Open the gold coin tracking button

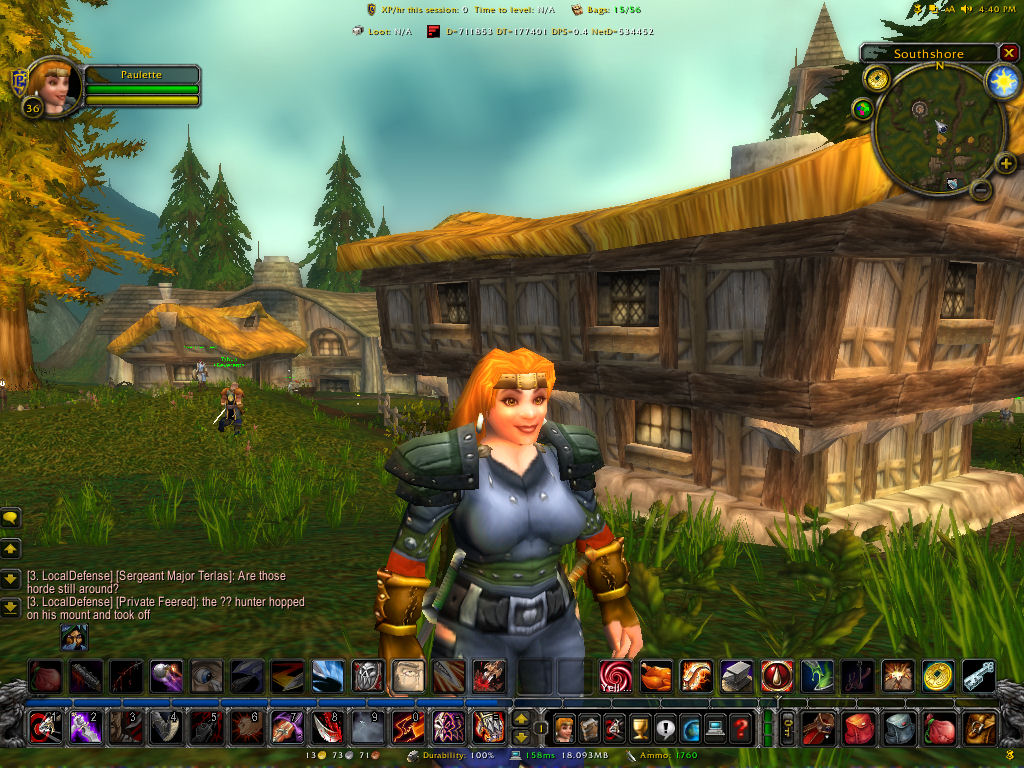(x=877, y=78)
